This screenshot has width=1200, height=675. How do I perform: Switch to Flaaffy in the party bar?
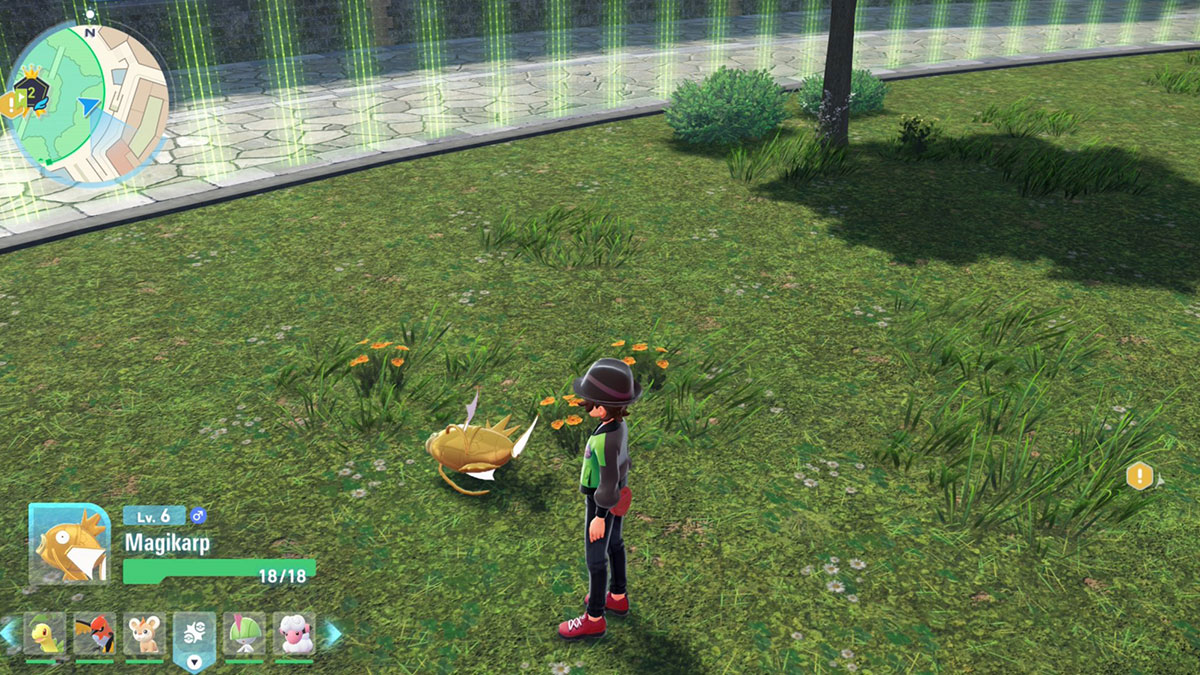tap(294, 633)
